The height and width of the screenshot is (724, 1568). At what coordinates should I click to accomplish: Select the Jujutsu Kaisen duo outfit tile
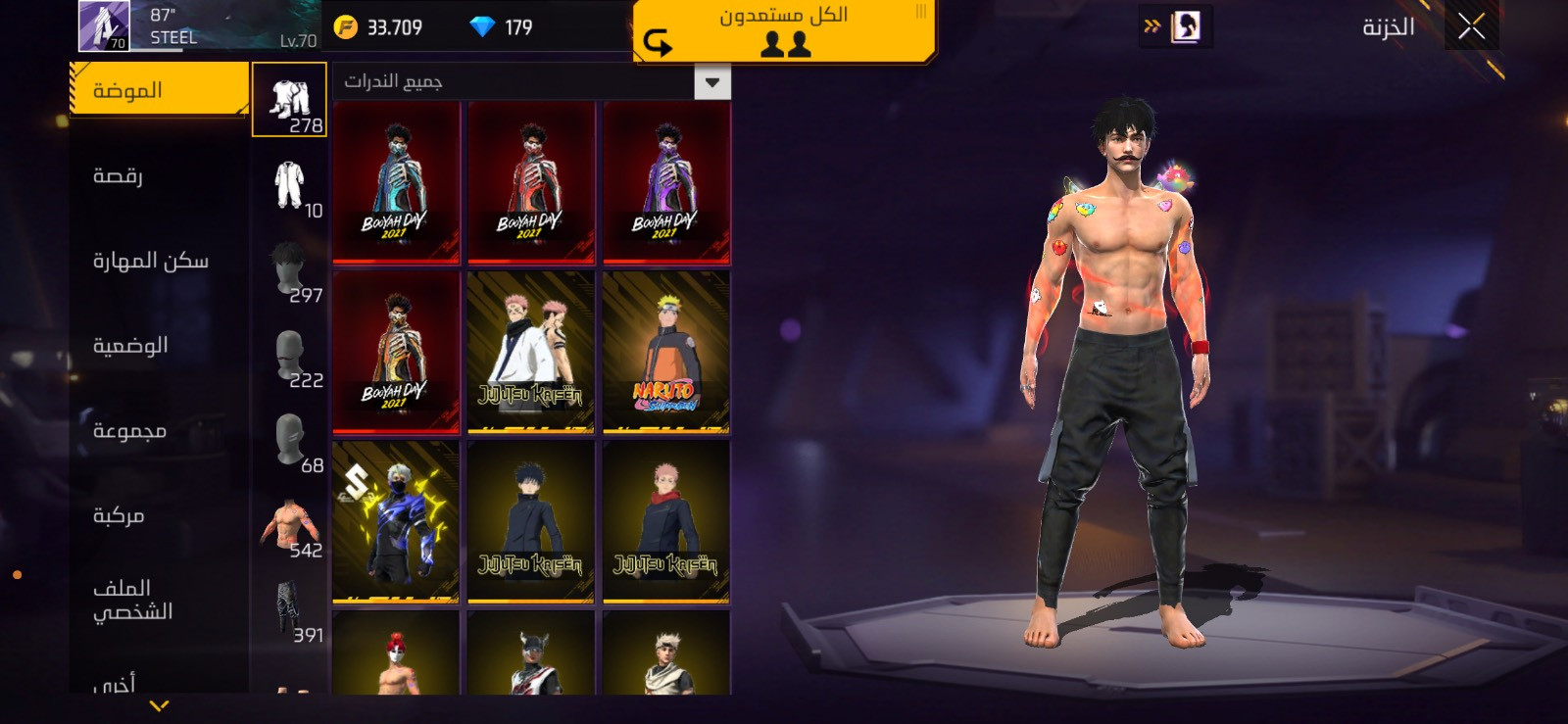point(531,353)
